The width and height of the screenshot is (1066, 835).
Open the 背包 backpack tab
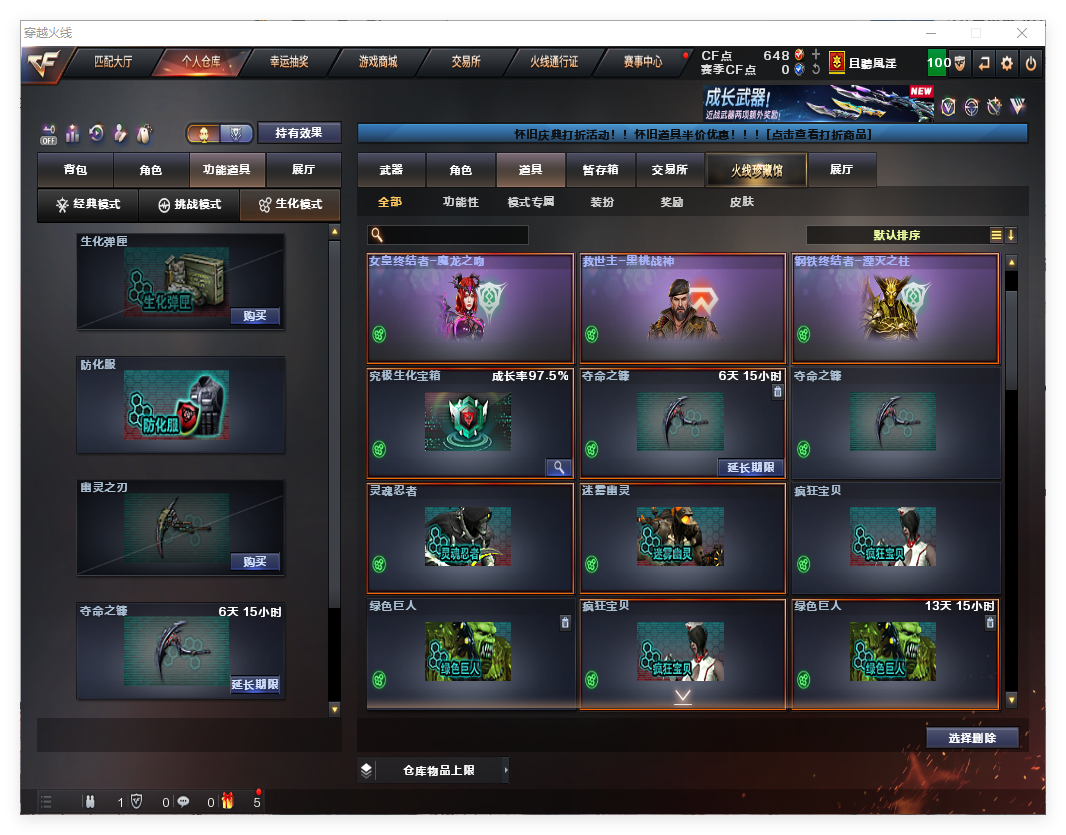75,170
